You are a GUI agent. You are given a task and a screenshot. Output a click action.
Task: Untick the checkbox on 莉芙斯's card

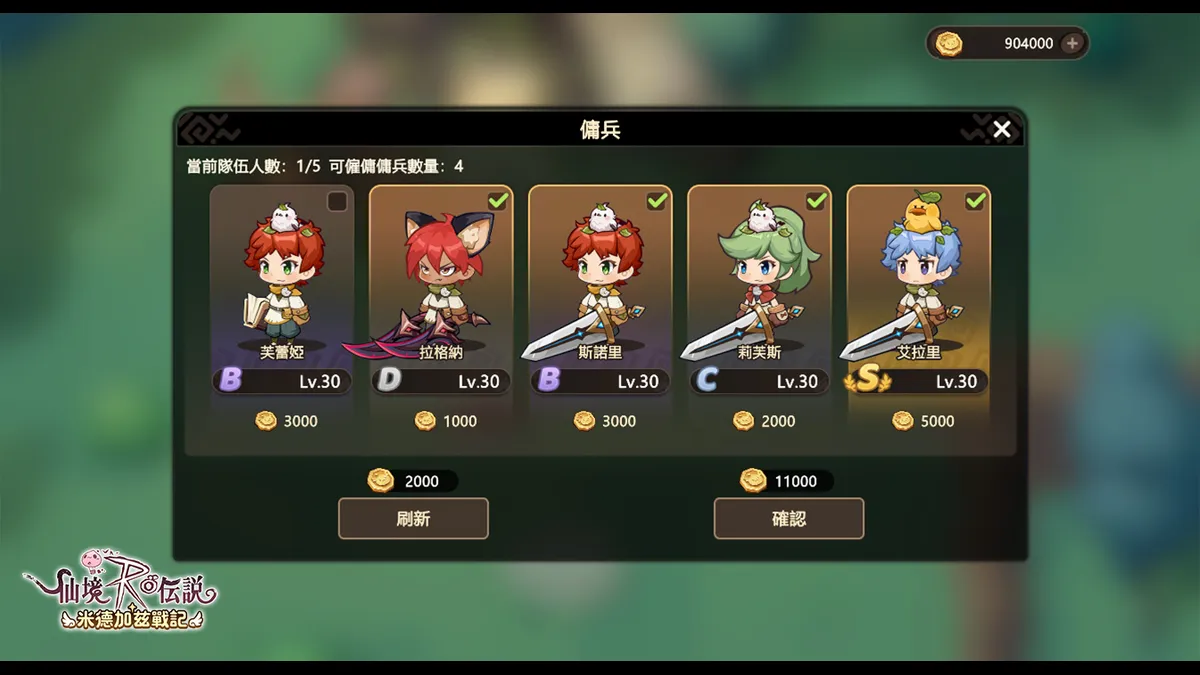816,202
